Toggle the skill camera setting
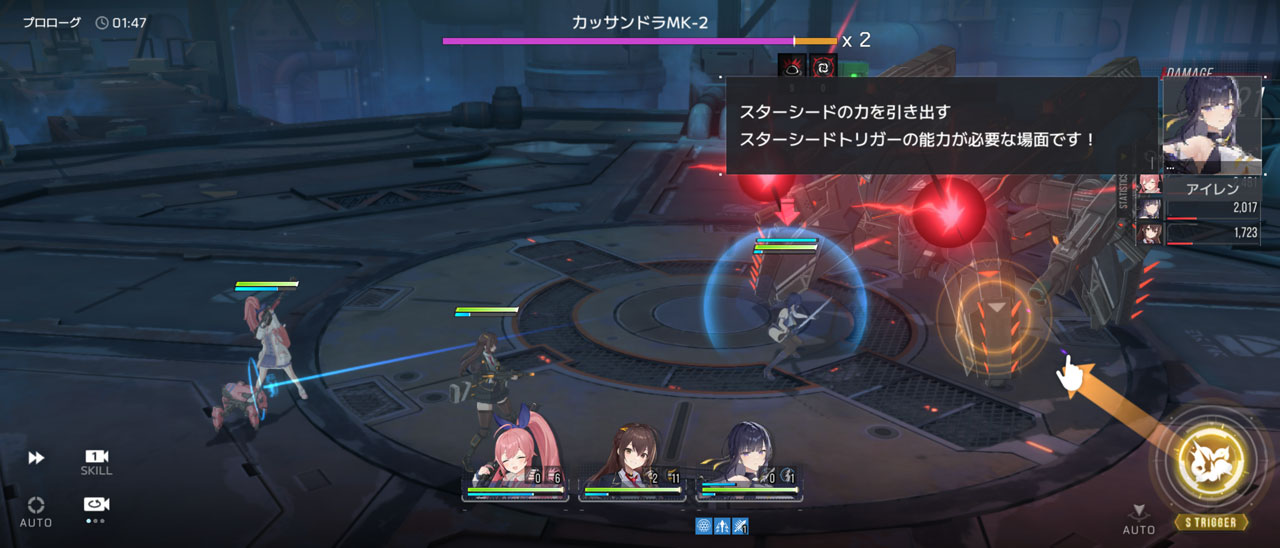Screen dimensions: 1280x548 [x=96, y=461]
